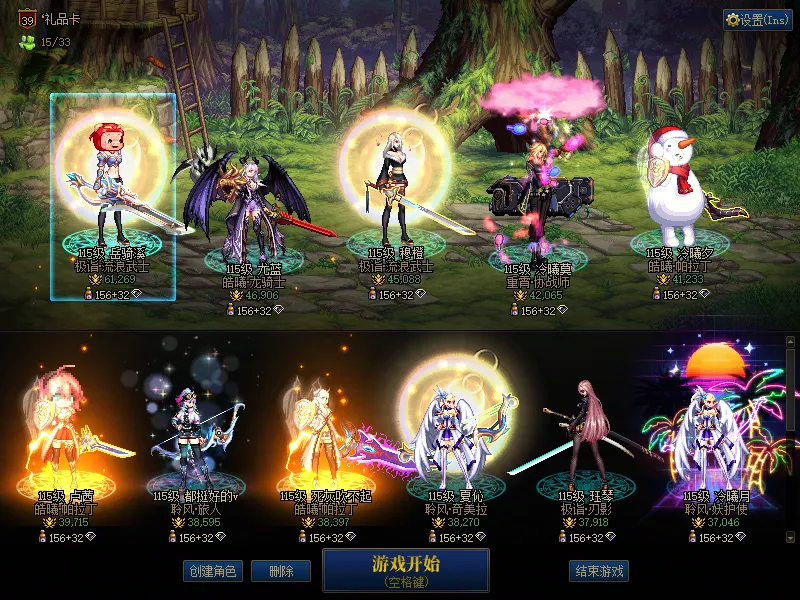Start the game with 游戏开始

[405, 570]
